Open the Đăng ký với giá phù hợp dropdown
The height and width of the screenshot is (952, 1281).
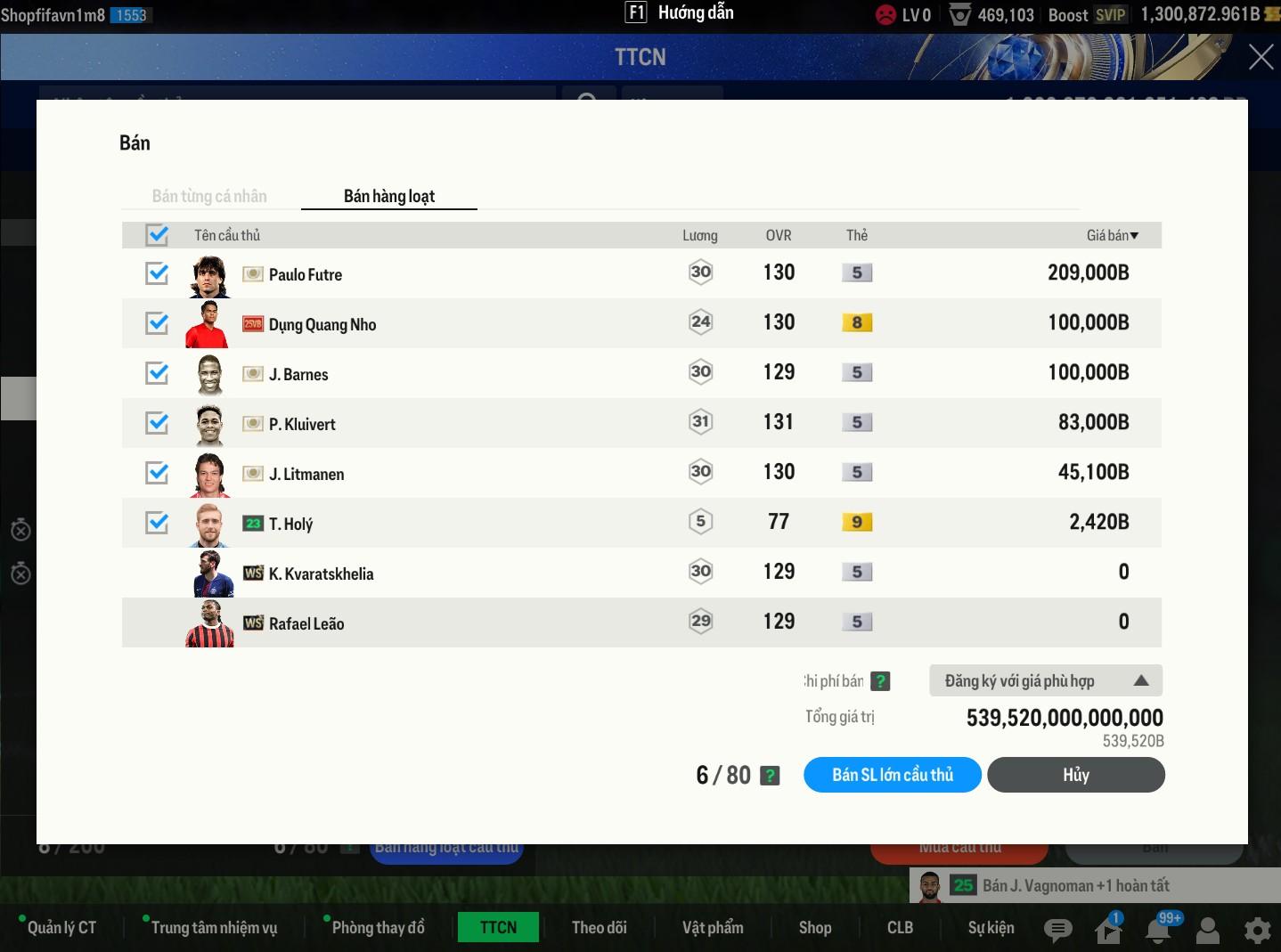[1045, 681]
